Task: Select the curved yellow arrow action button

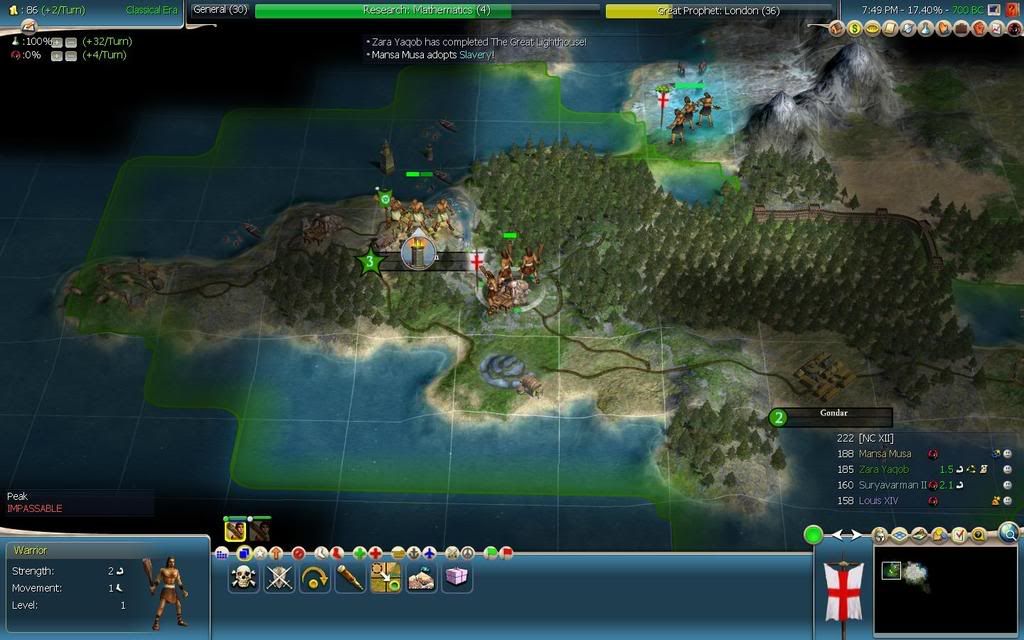Action: tap(315, 577)
